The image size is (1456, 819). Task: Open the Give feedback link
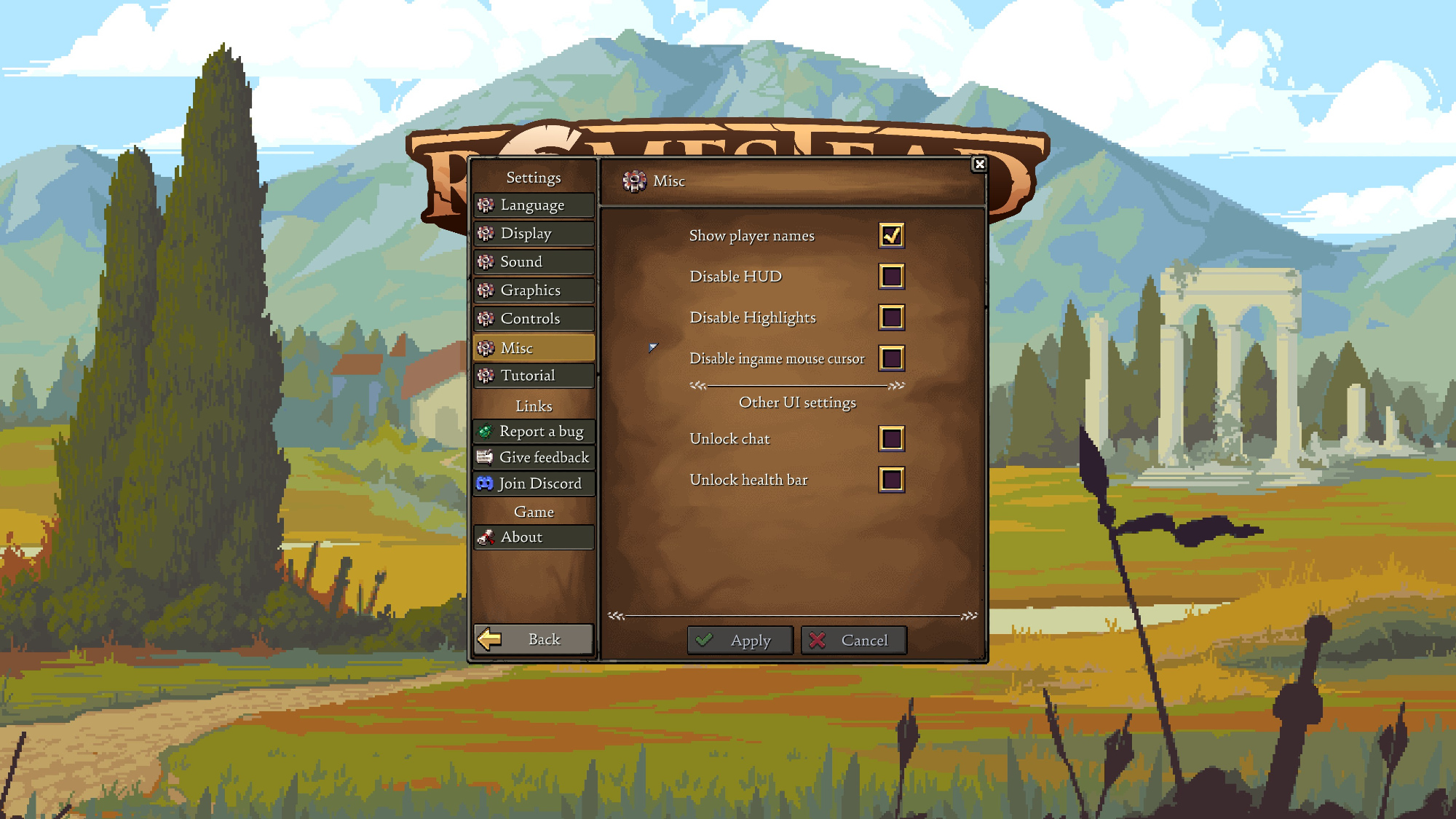coord(534,457)
